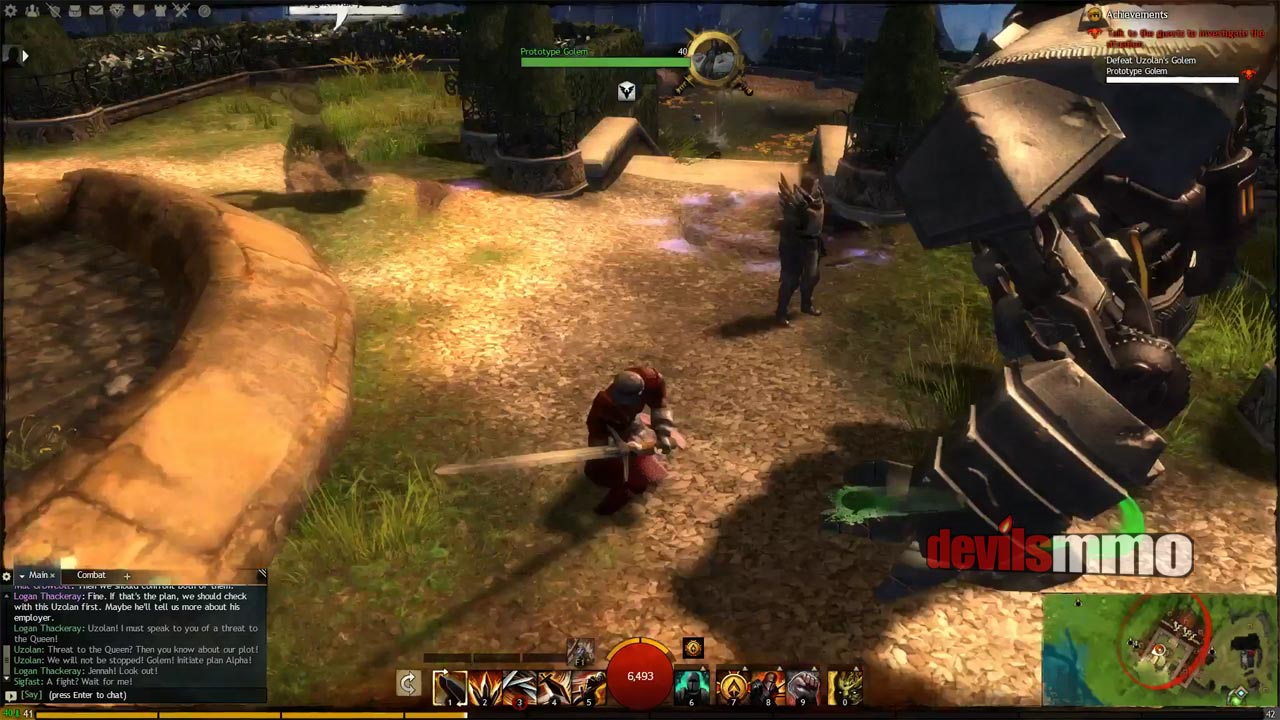1280x720 pixels.
Task: Open the inventory bag icon
Action: [75, 11]
